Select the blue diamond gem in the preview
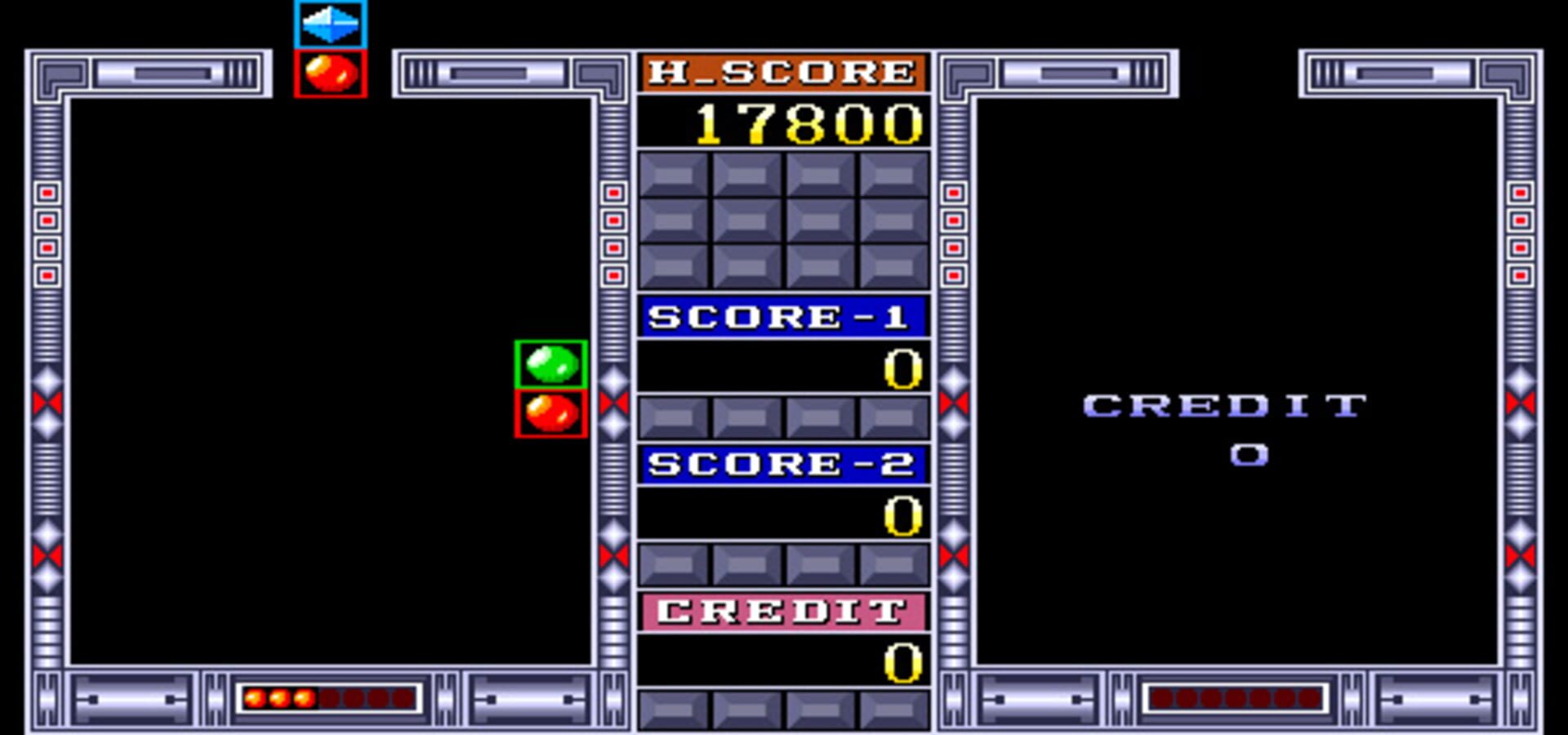This screenshot has height=735, width=1568. (x=330, y=24)
